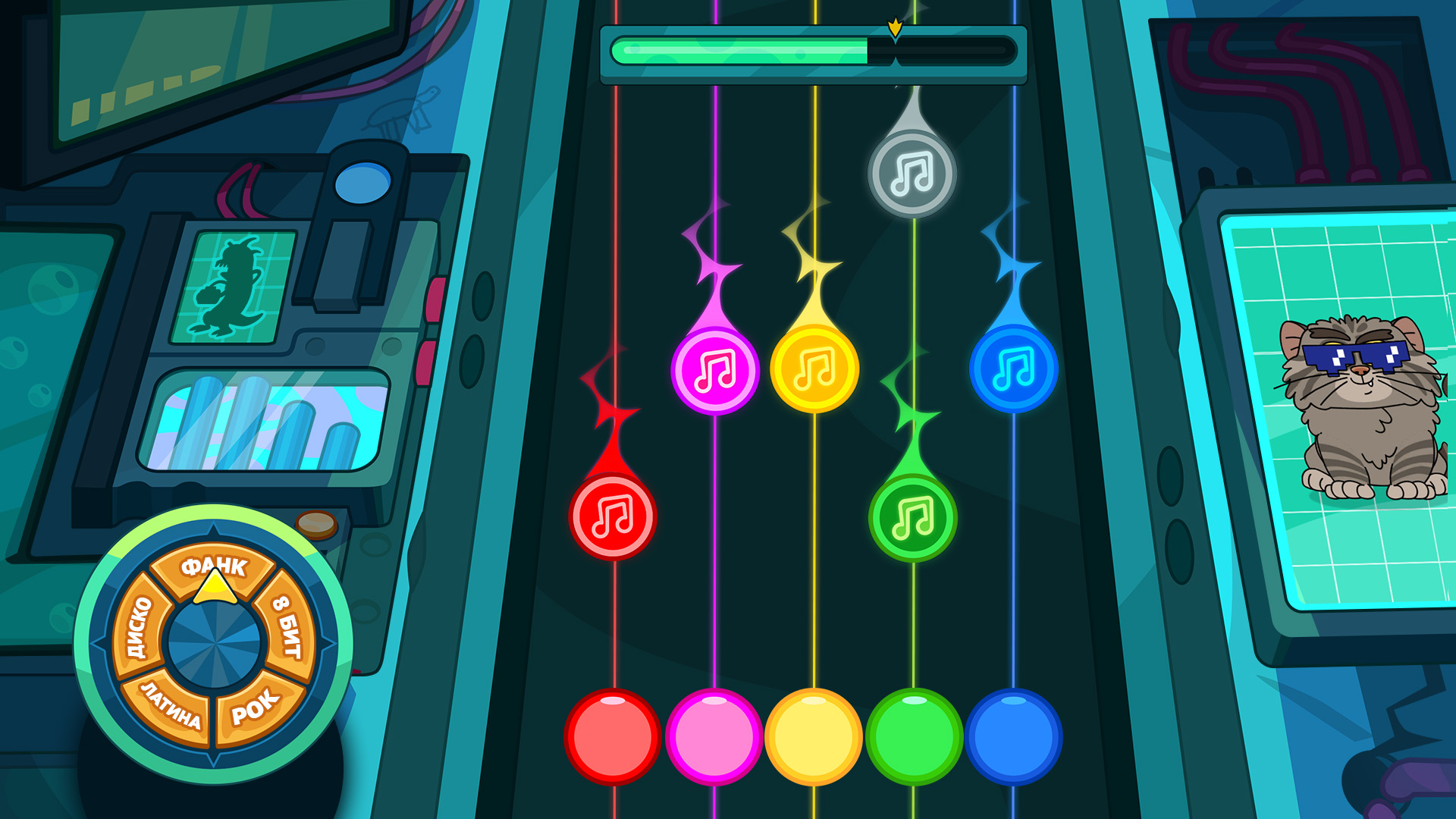1456x819 pixels.
Task: Pick ЛАТИНА on the genre wheel
Action: tap(170, 705)
